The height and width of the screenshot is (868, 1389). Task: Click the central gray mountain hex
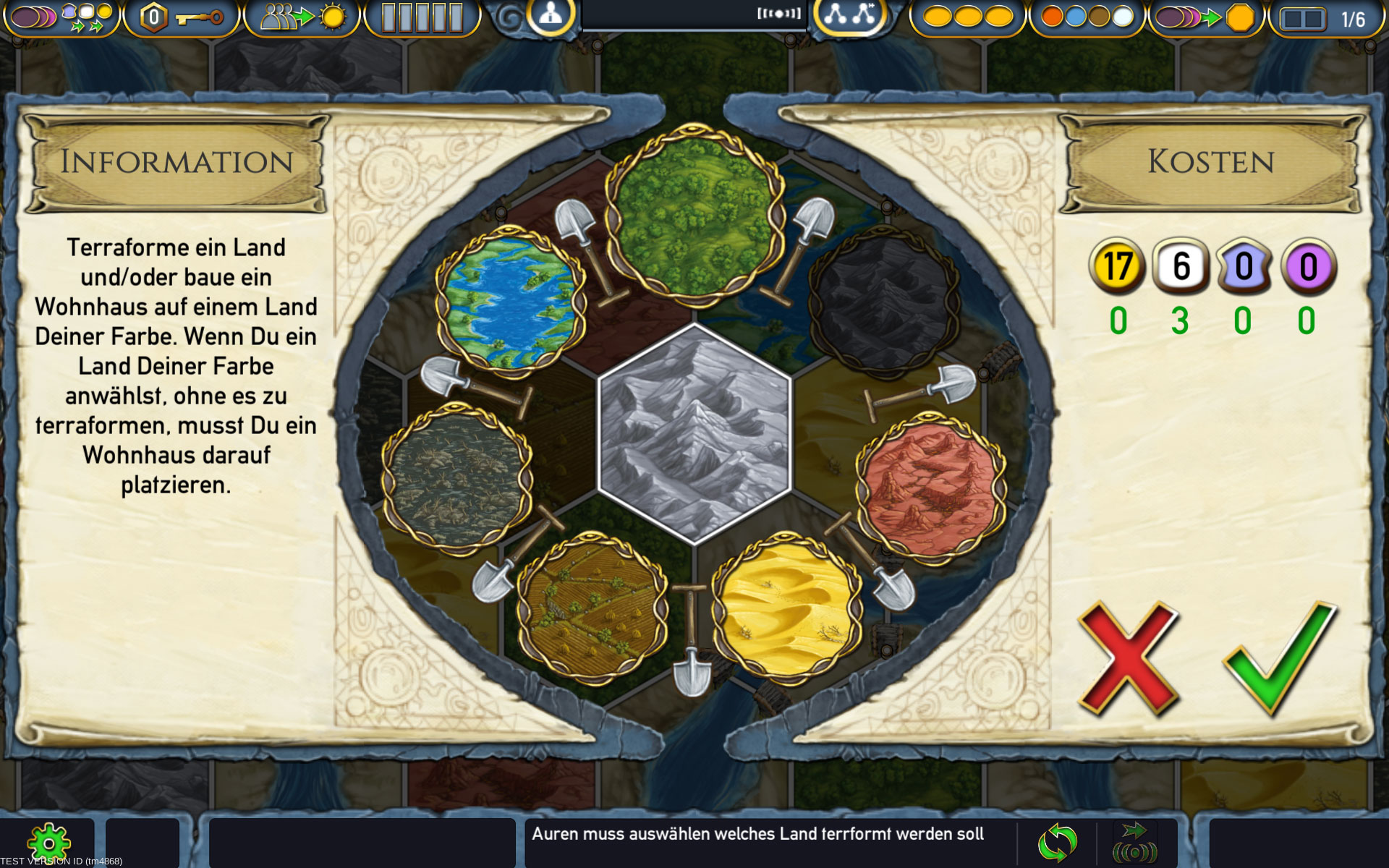(694, 433)
